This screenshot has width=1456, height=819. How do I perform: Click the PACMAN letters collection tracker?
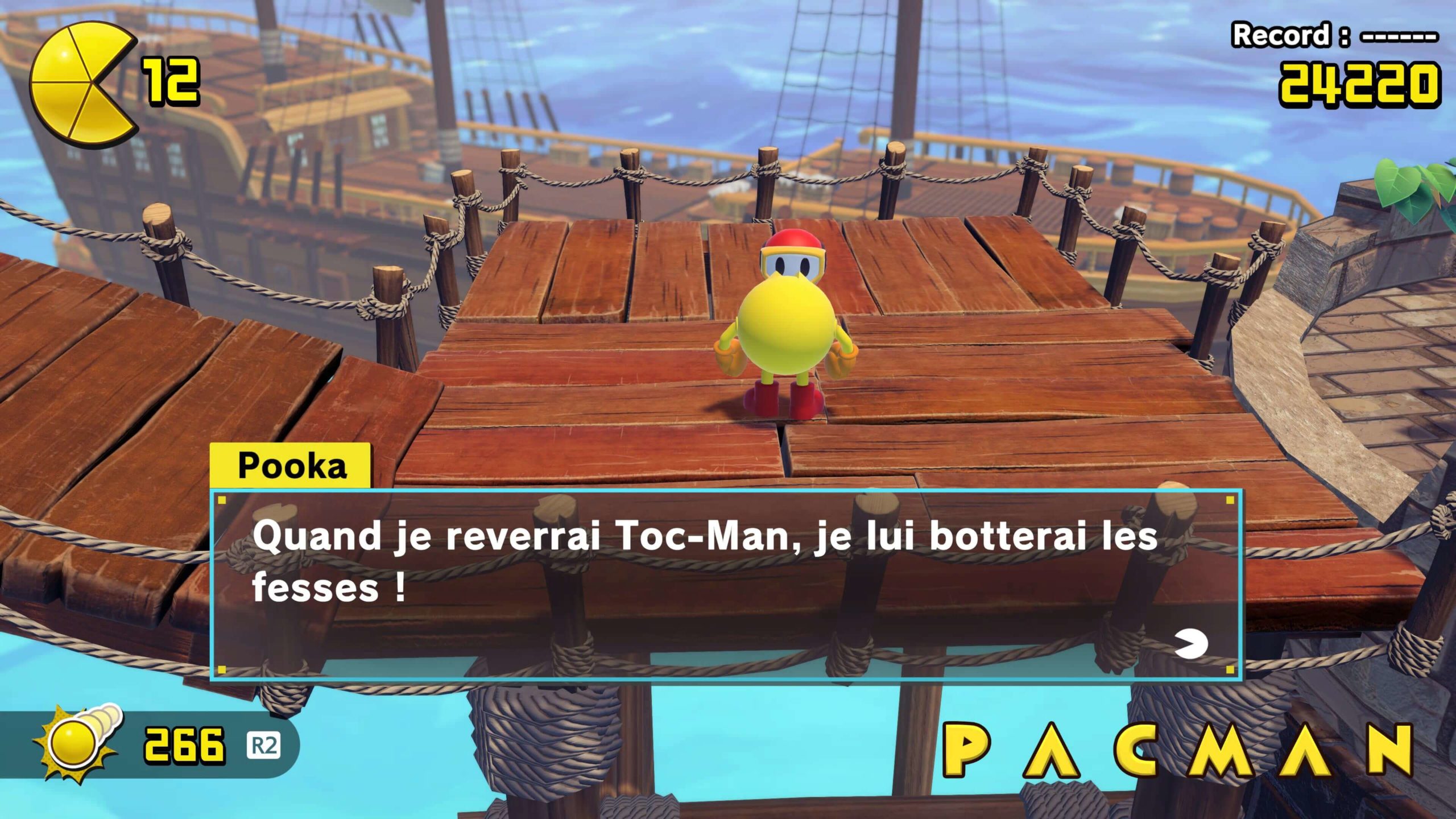pos(1177,751)
